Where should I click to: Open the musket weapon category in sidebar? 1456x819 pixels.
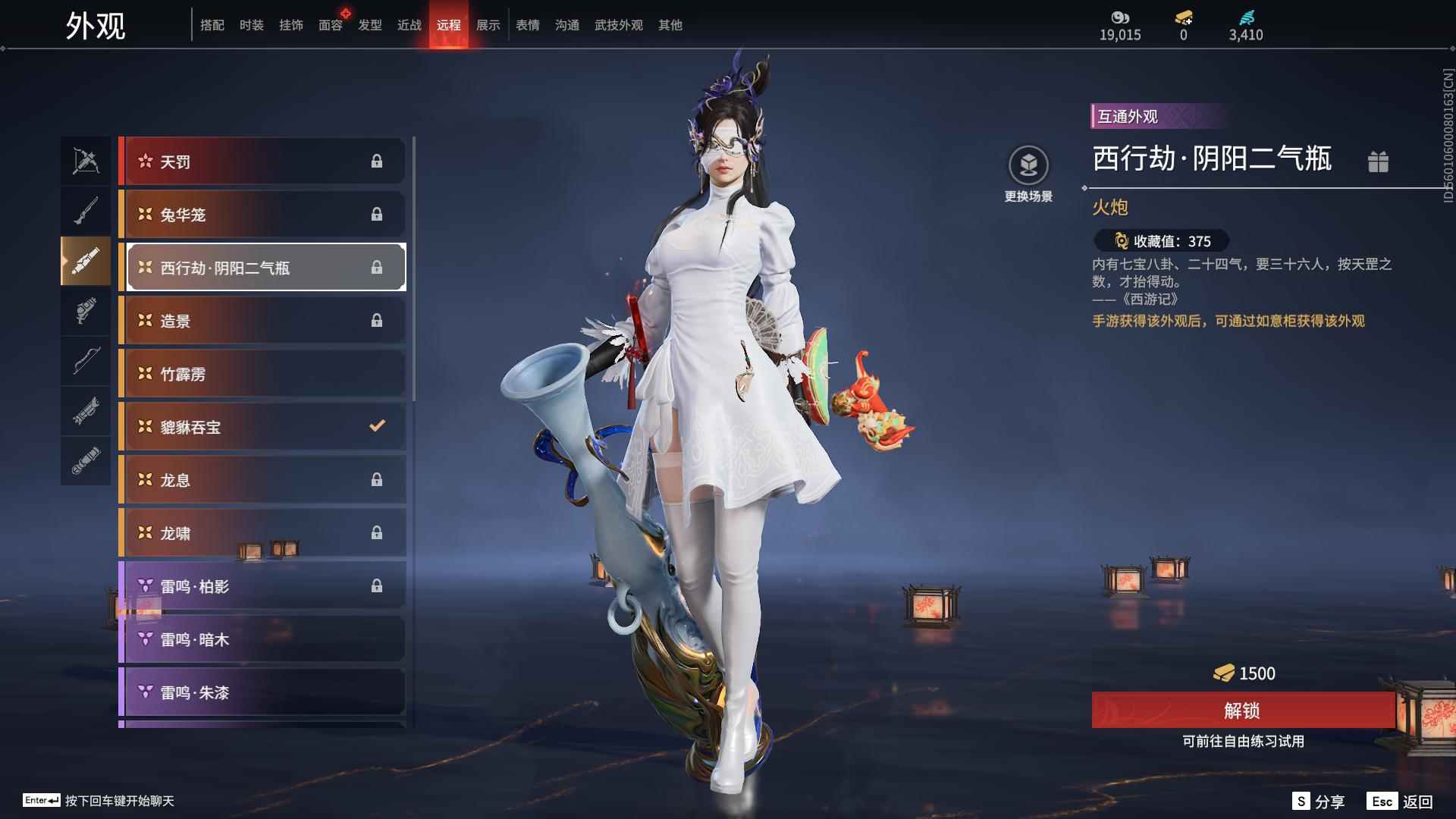pos(86,210)
